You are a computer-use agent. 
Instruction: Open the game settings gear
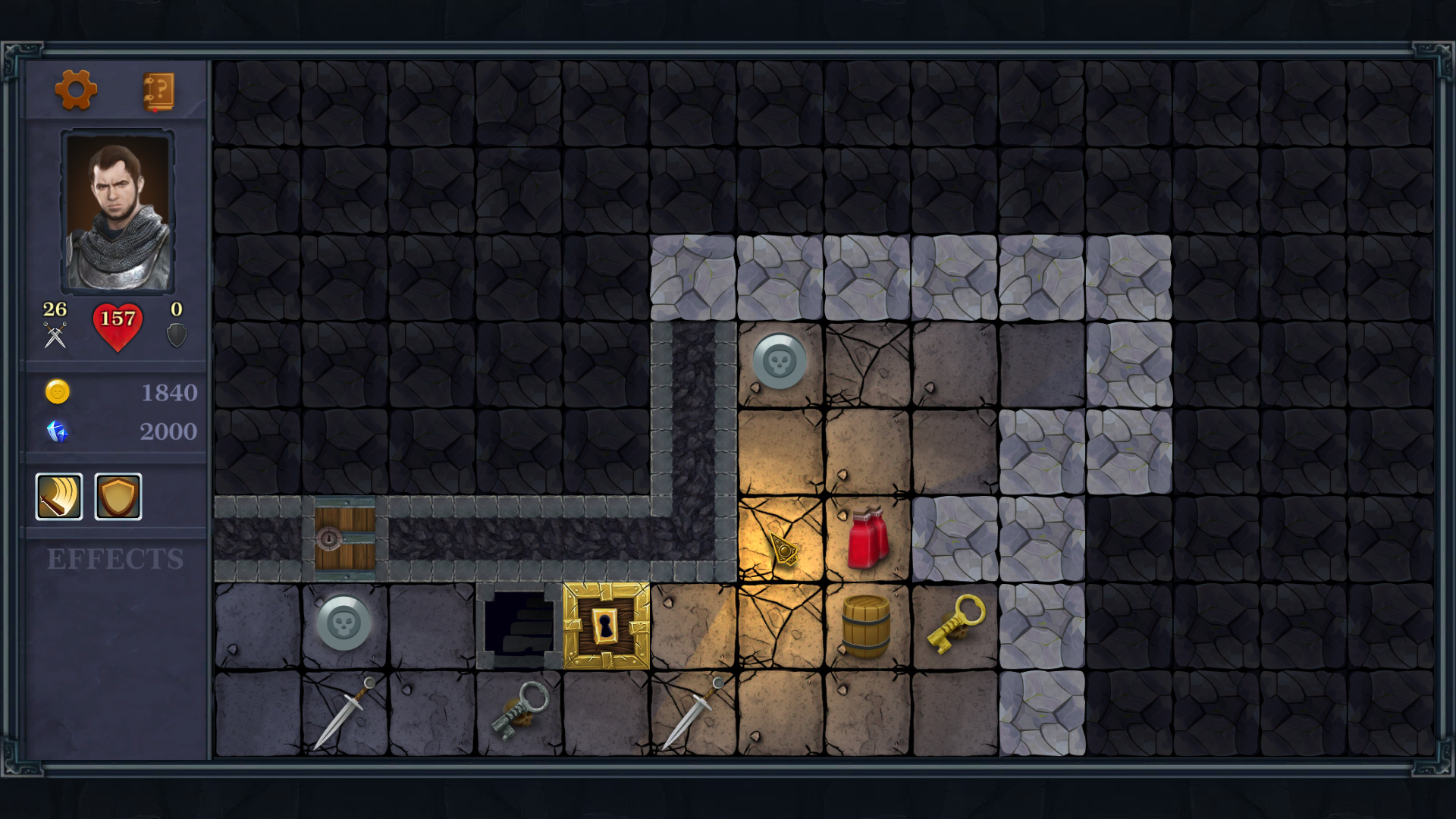(x=77, y=90)
